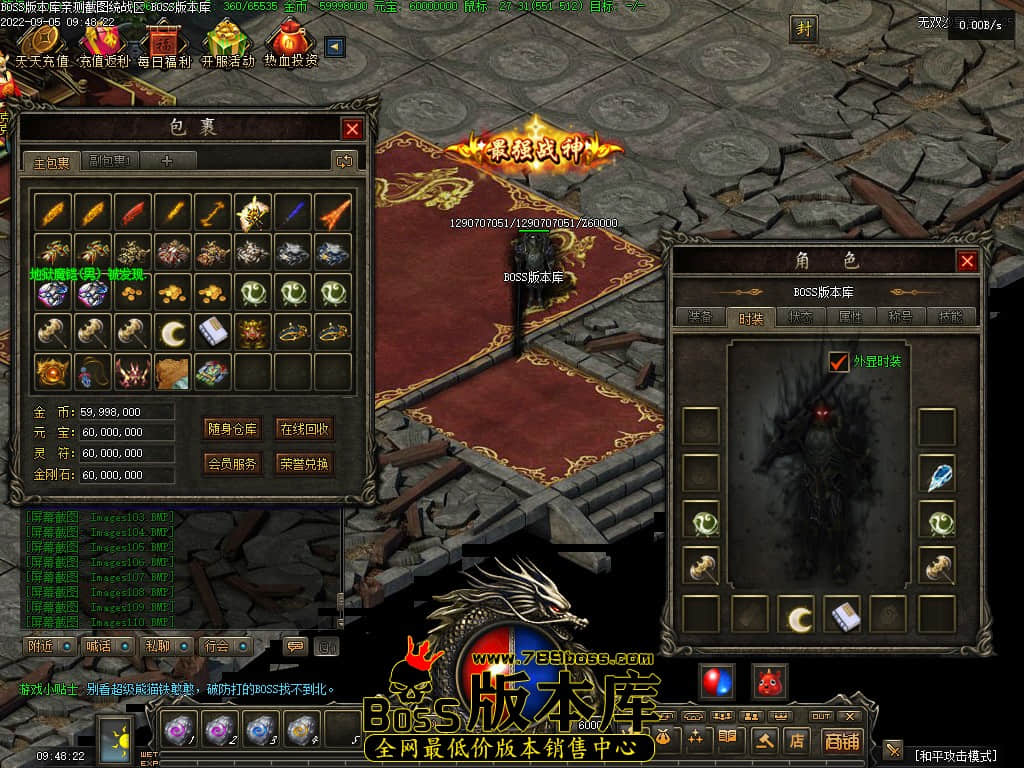This screenshot has width=1024, height=768.
Task: Open the 商铺 shop button
Action: [841, 741]
